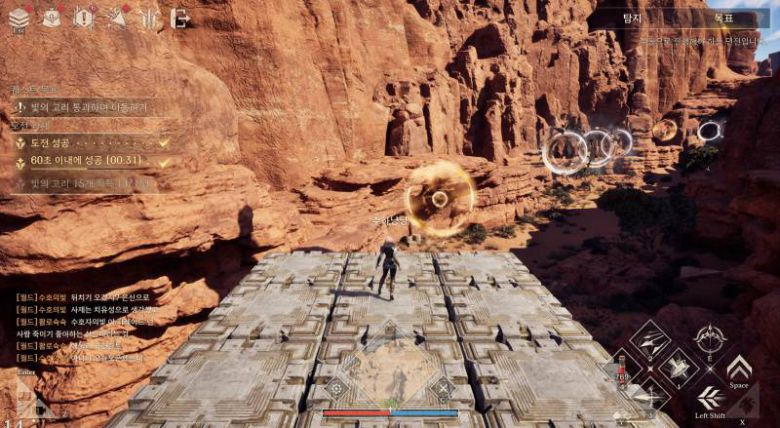Click the exit door icon
Viewport: 780px width, 428px height.
(180, 17)
